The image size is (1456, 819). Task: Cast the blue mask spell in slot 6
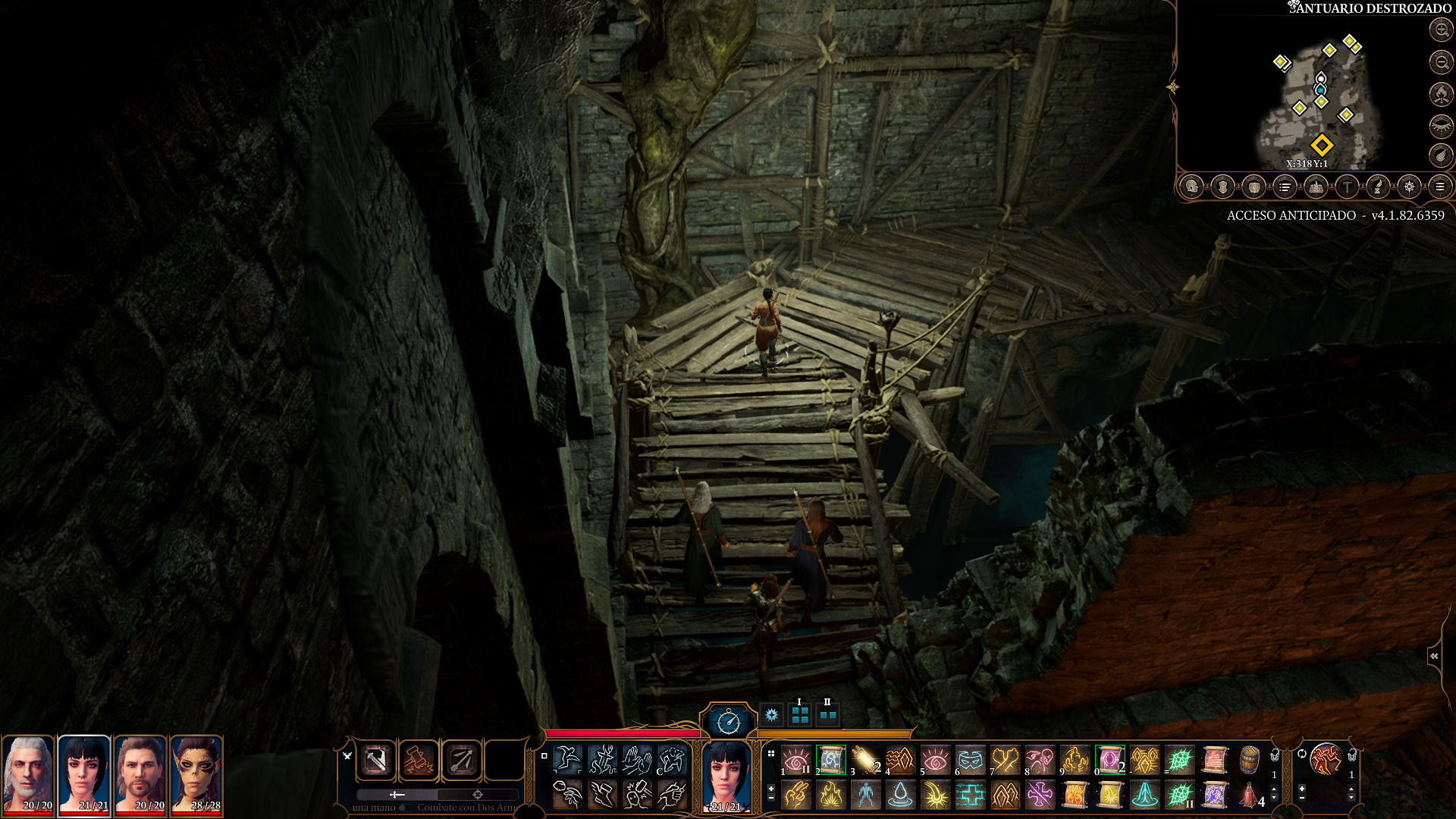[970, 759]
